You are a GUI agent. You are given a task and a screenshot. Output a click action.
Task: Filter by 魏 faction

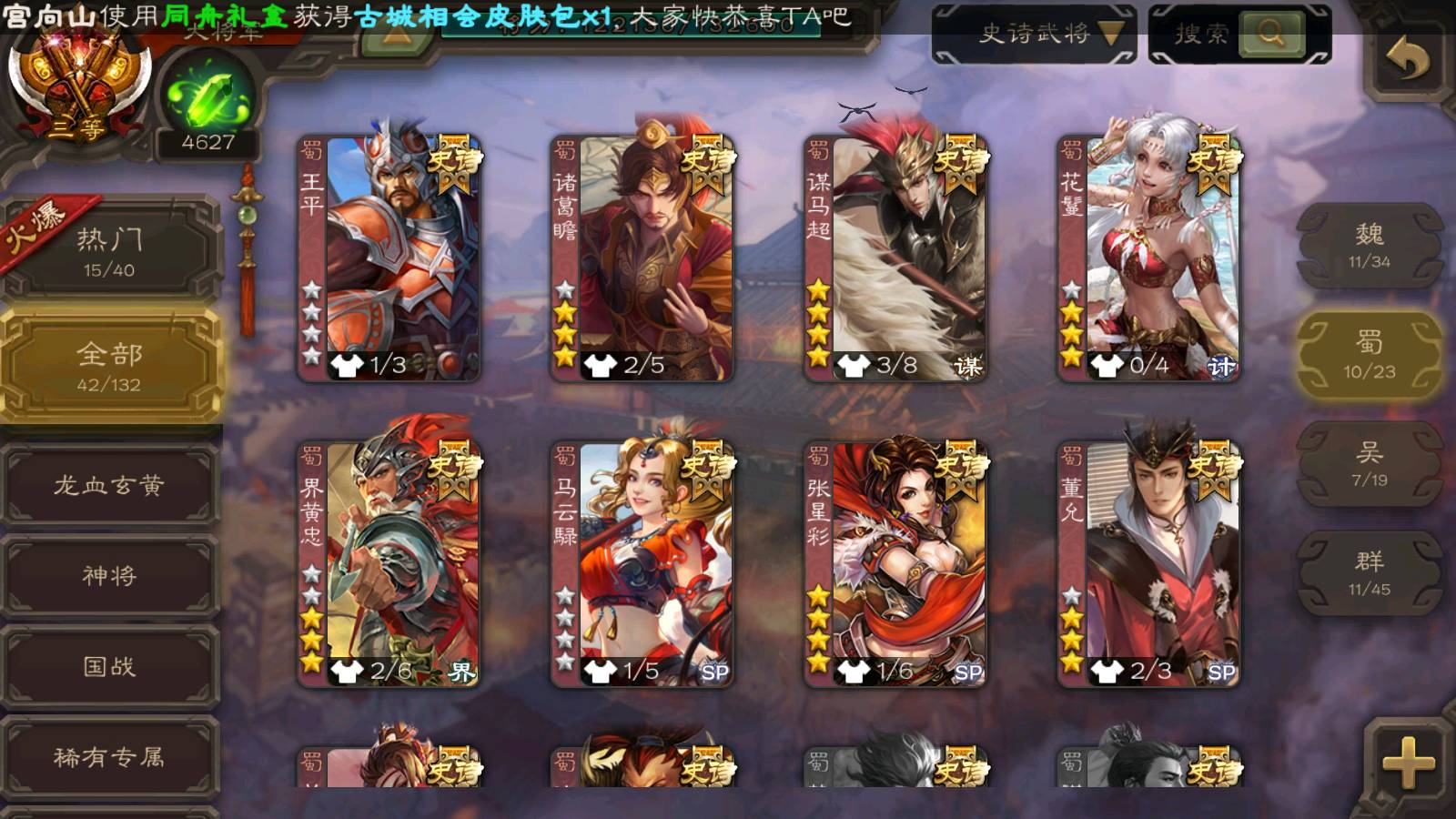(1369, 246)
